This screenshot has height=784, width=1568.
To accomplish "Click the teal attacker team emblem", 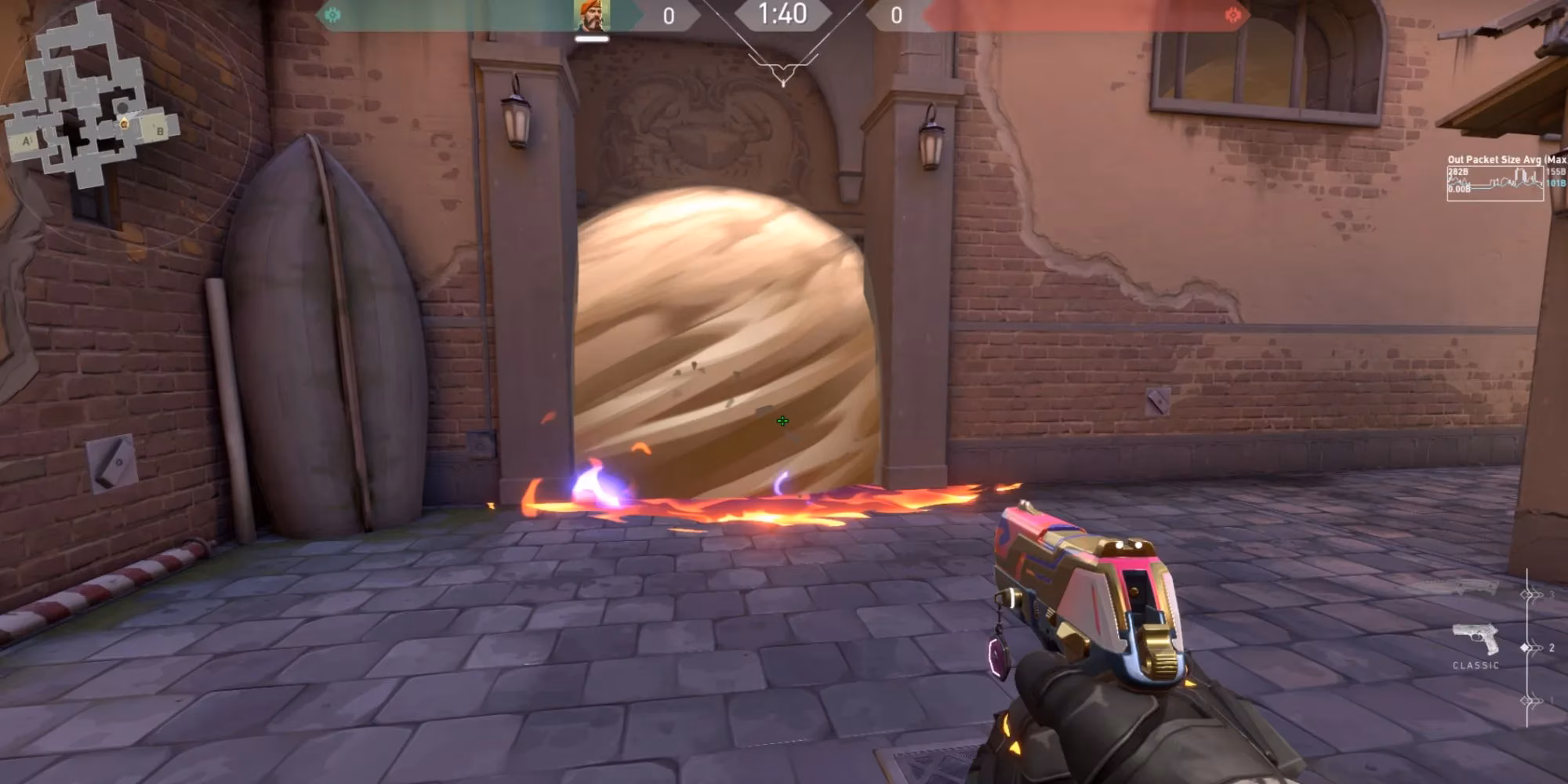I will click(x=332, y=15).
